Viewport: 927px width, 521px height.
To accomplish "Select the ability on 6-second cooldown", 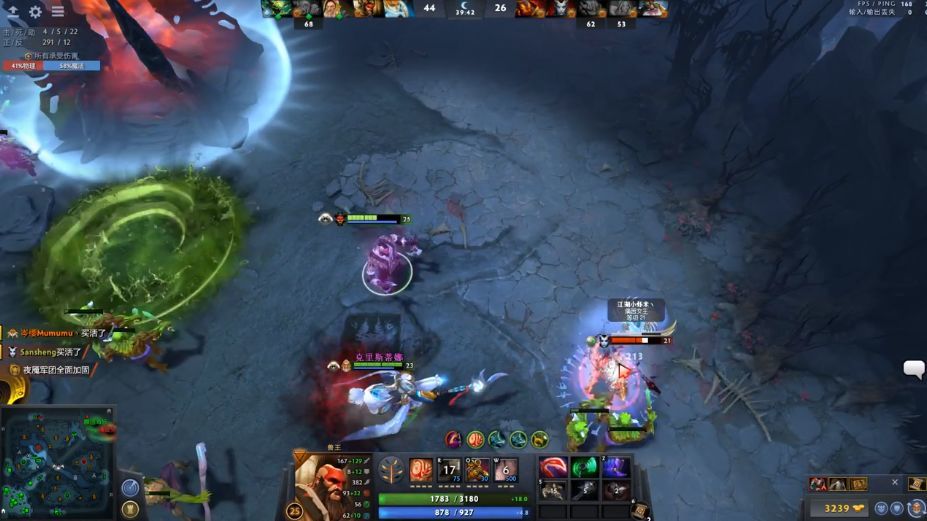I will (506, 471).
